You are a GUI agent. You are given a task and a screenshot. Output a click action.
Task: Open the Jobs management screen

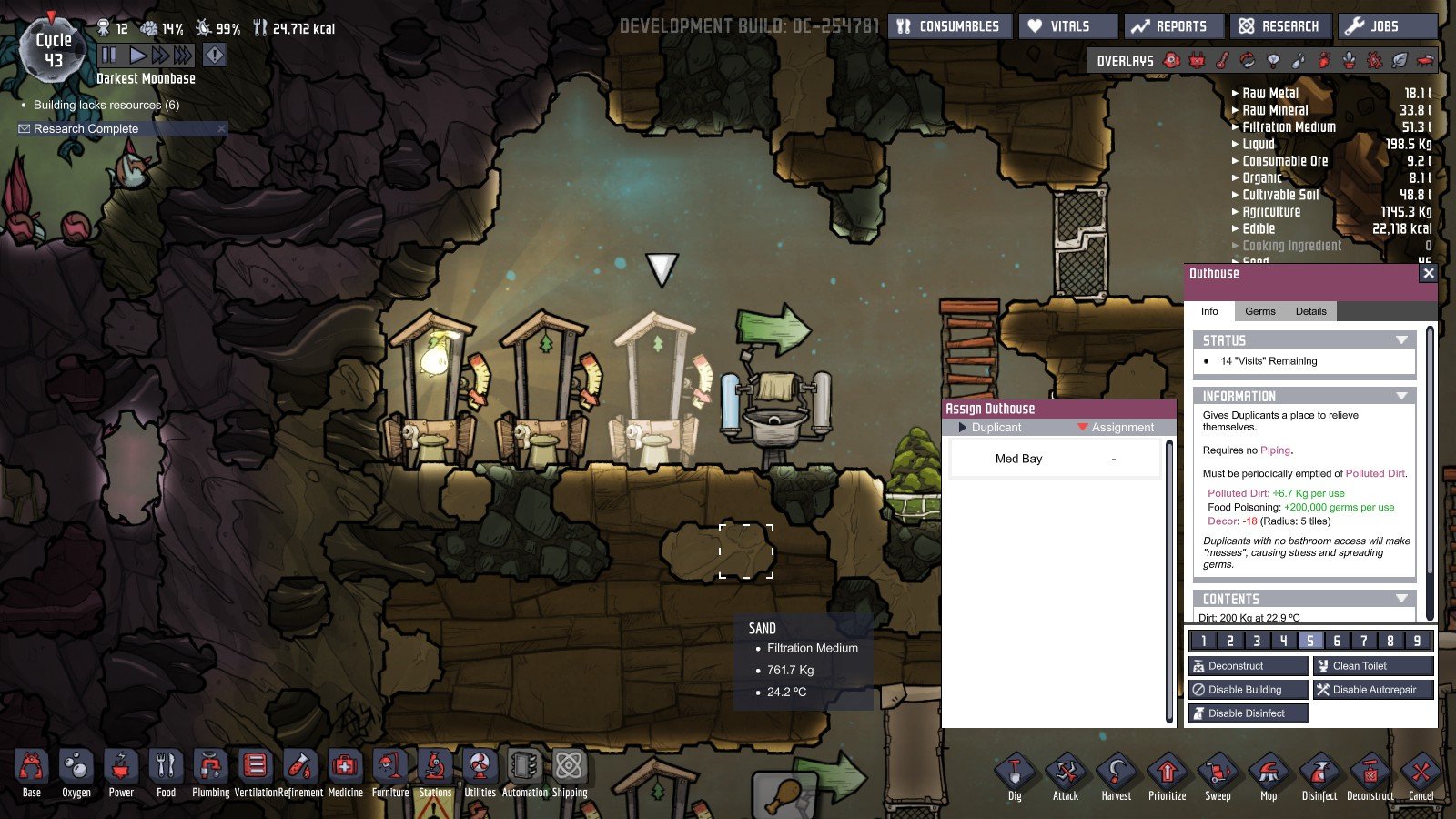pos(1386,26)
